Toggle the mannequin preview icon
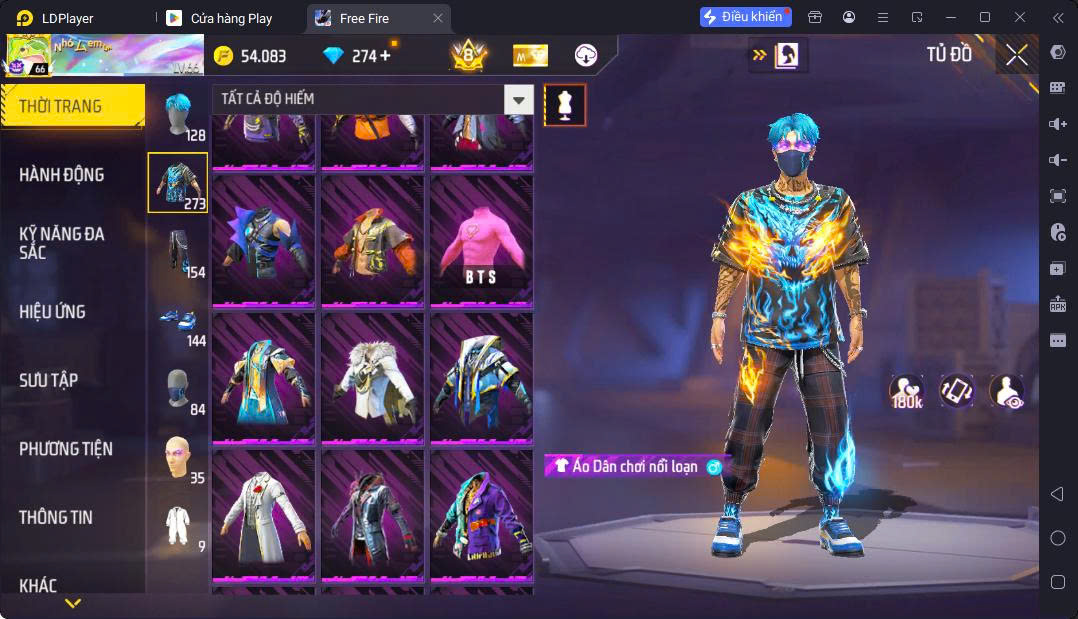1078x619 pixels. click(x=565, y=105)
